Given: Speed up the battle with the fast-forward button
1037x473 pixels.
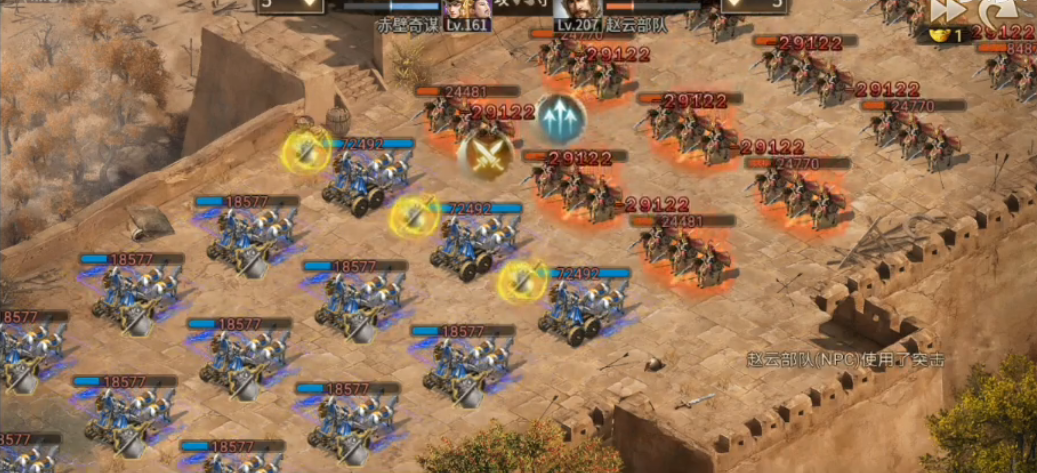Looking at the screenshot, I should click(x=946, y=11).
